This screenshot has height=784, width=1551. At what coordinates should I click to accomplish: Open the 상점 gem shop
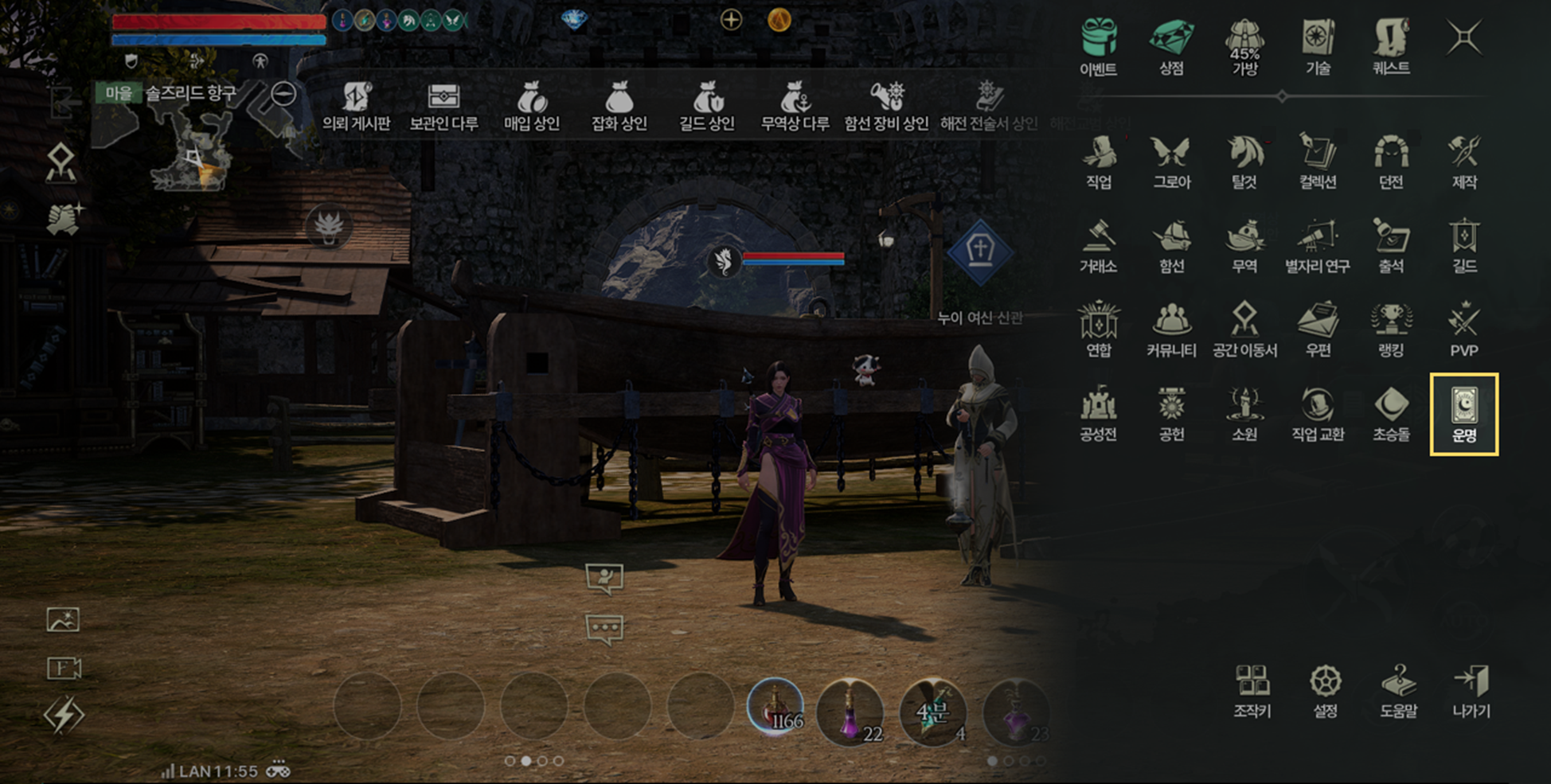(1171, 47)
